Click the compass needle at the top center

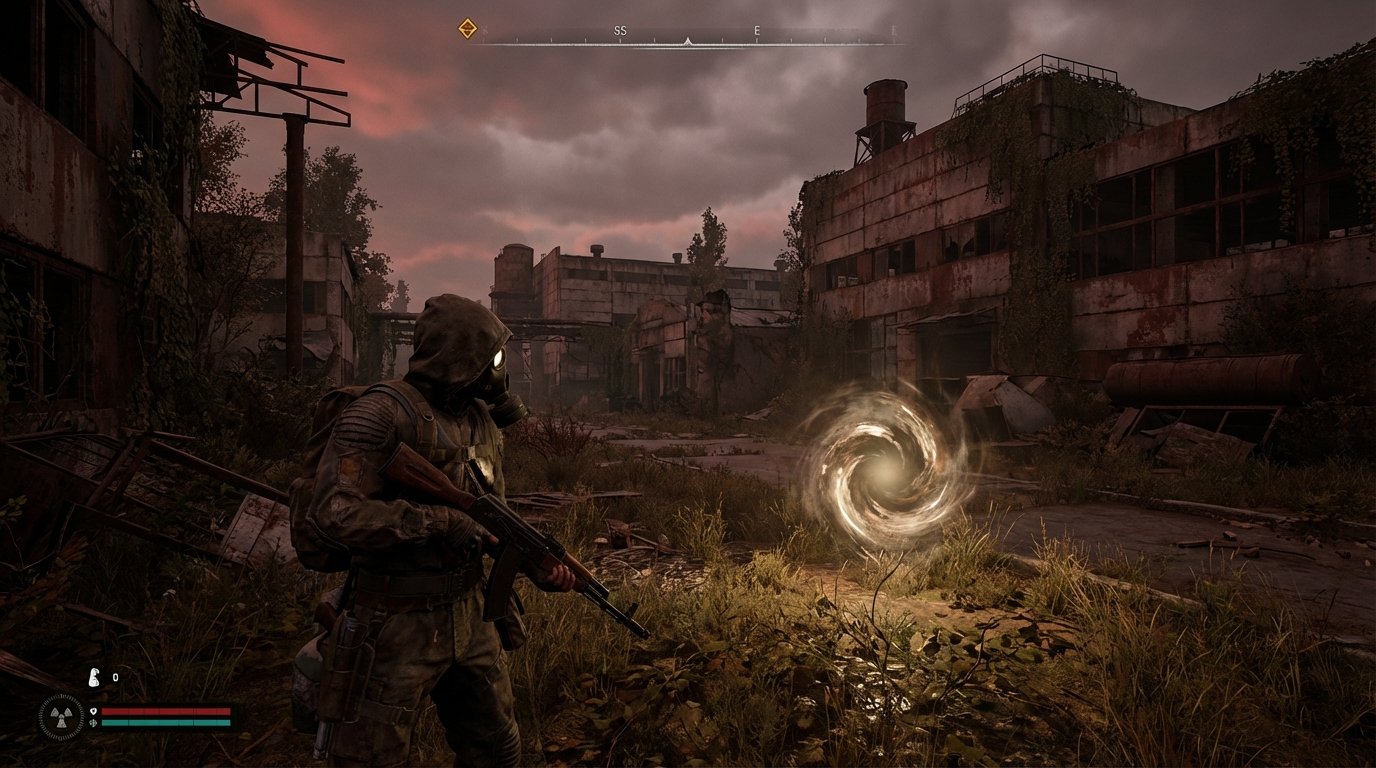688,41
